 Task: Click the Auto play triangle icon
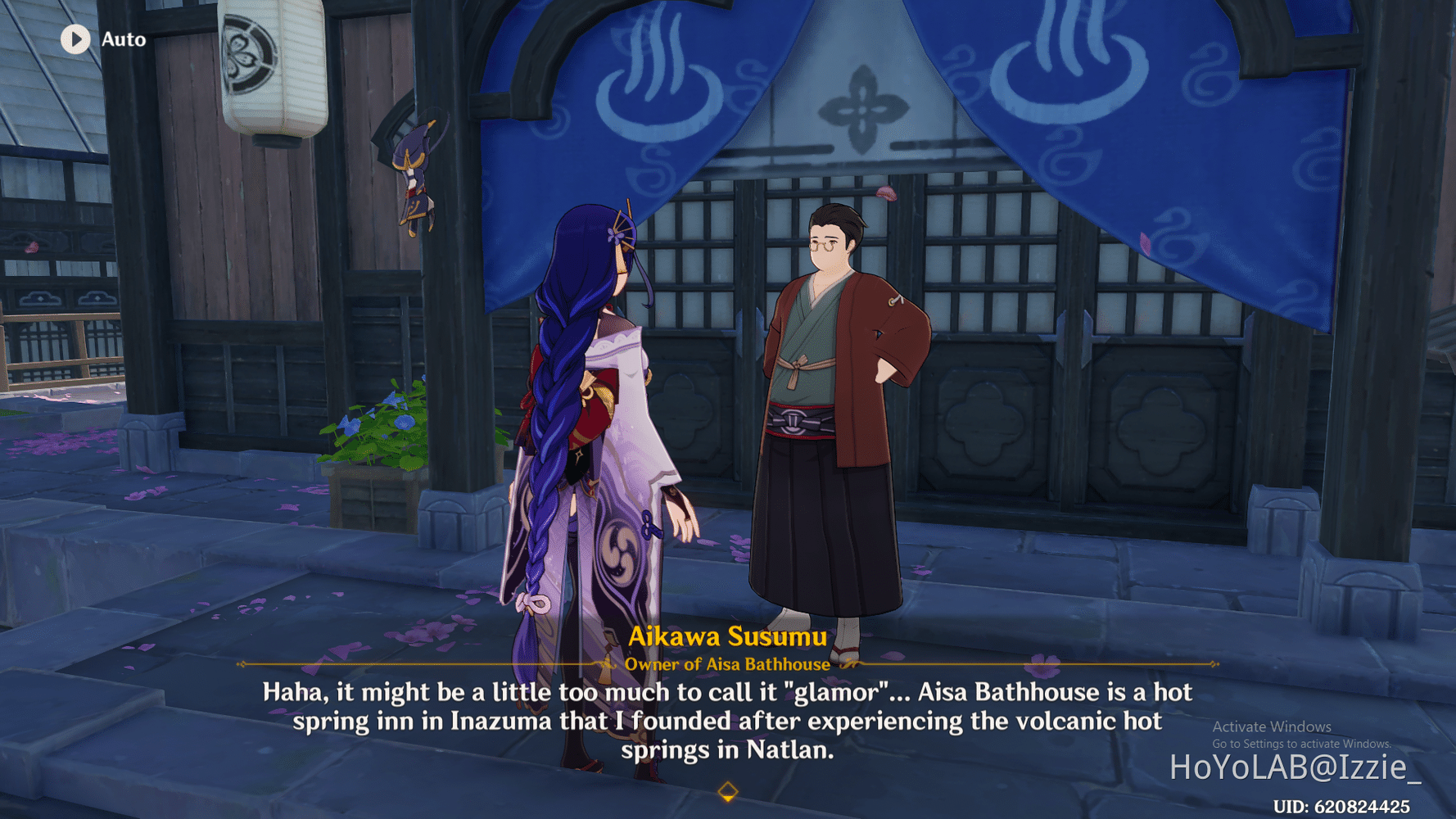pos(75,39)
